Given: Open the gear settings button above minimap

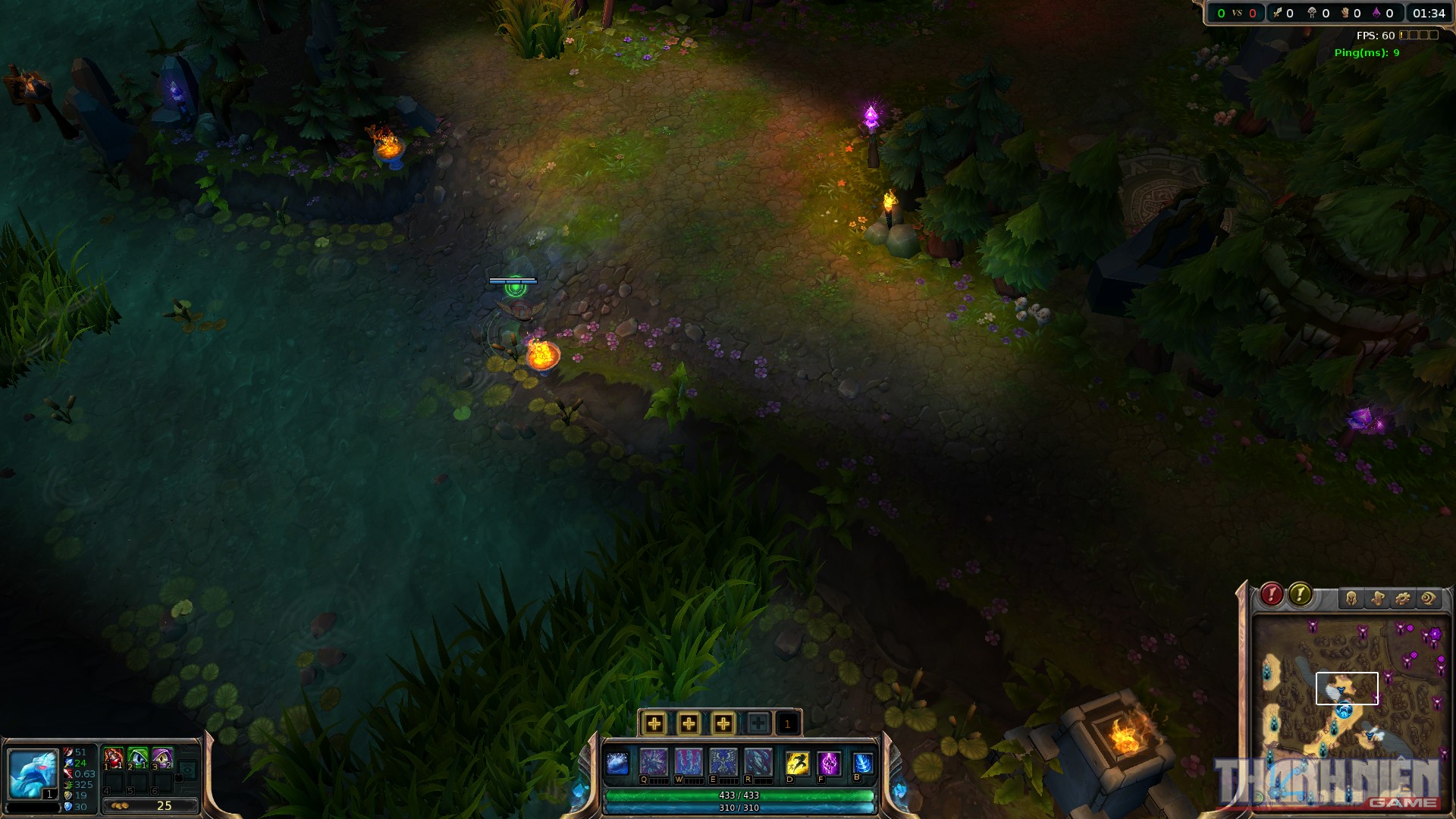Looking at the screenshot, I should pyautogui.click(x=1403, y=599).
